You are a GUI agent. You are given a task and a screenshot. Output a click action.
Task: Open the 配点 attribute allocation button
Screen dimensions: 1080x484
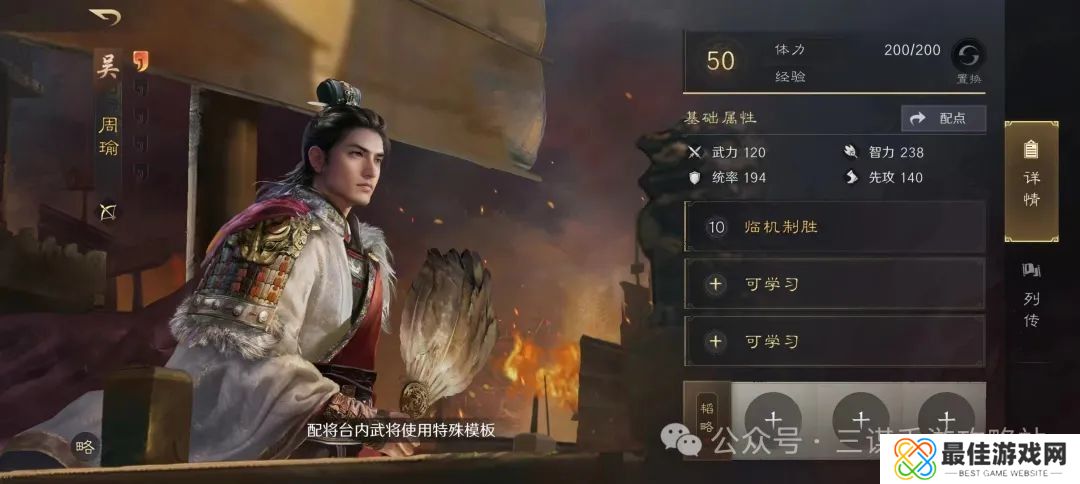943,118
